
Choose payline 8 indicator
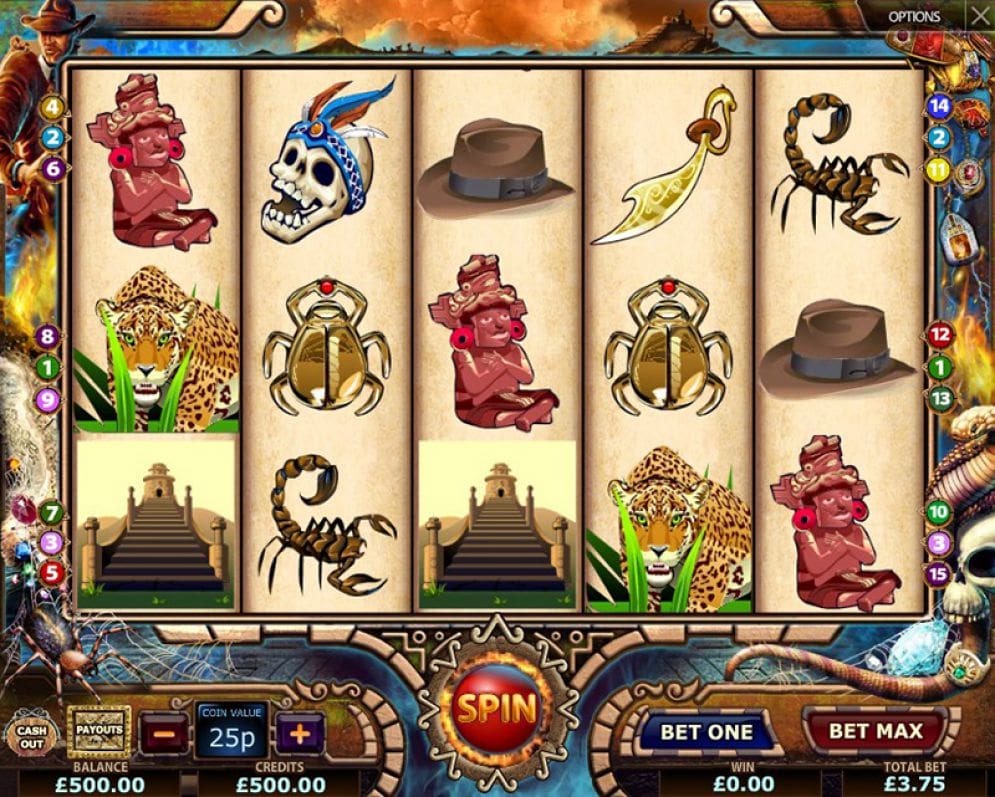point(46,337)
